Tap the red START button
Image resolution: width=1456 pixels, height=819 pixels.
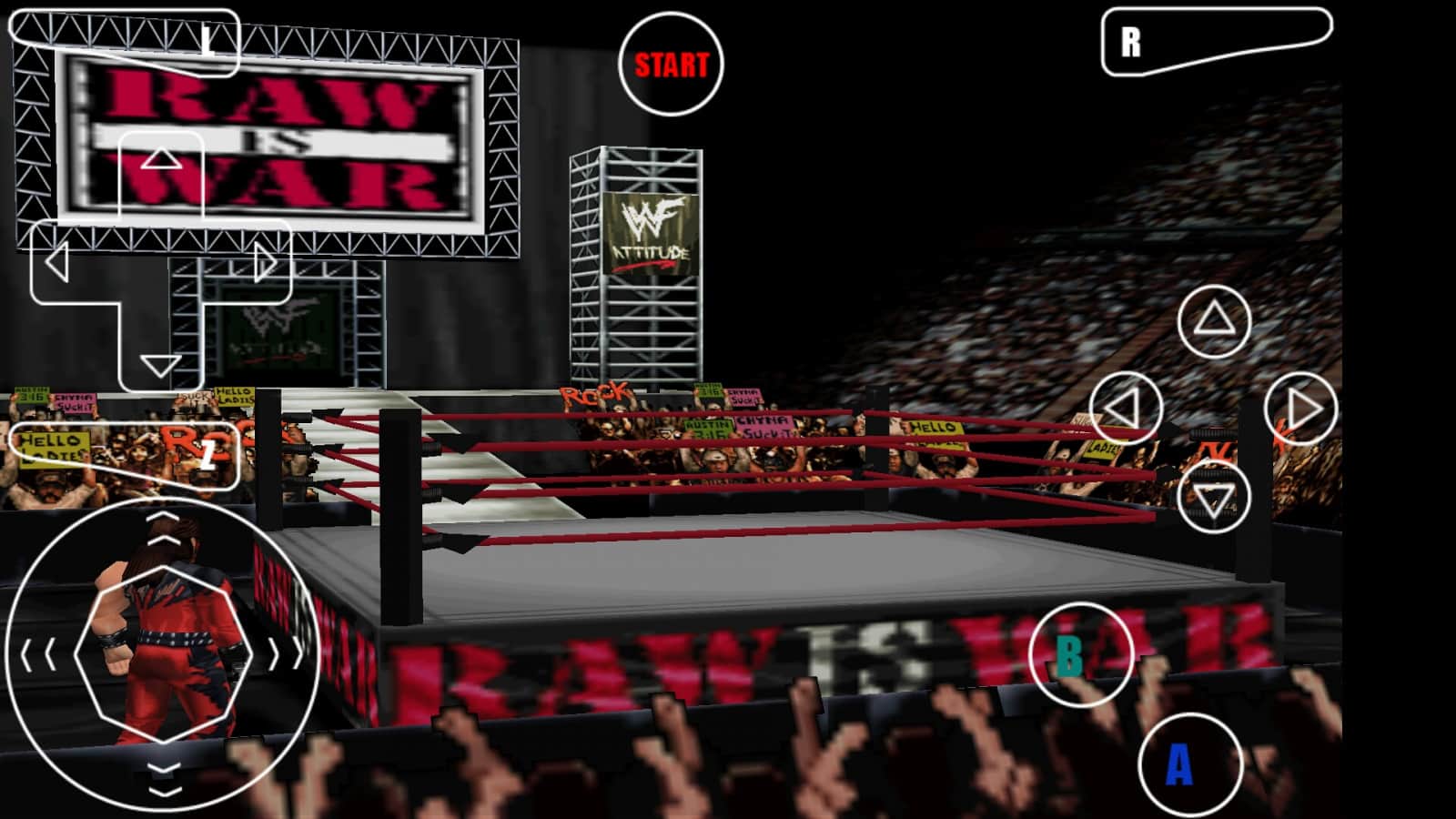671,65
